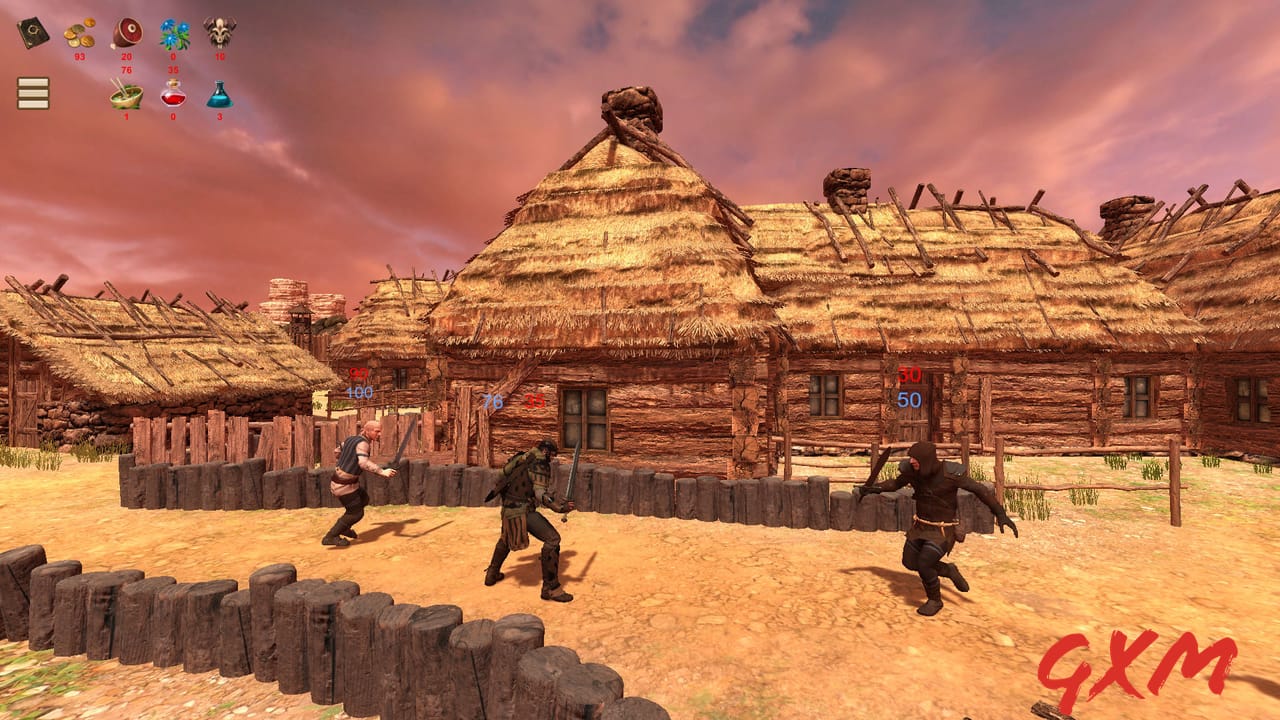Click the 50 value above the rogue

910,400
